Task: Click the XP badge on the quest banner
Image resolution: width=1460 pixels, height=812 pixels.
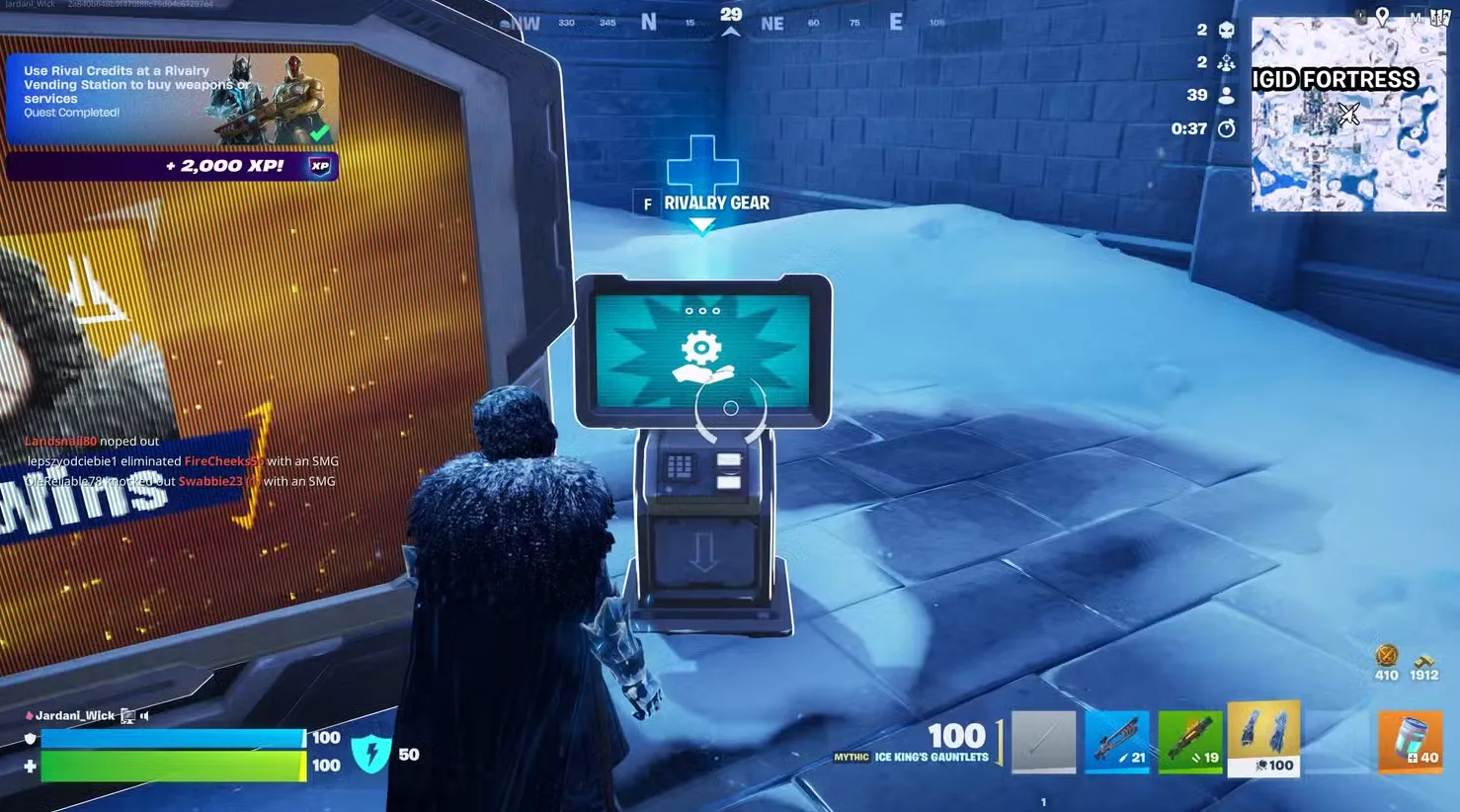Action: click(318, 166)
